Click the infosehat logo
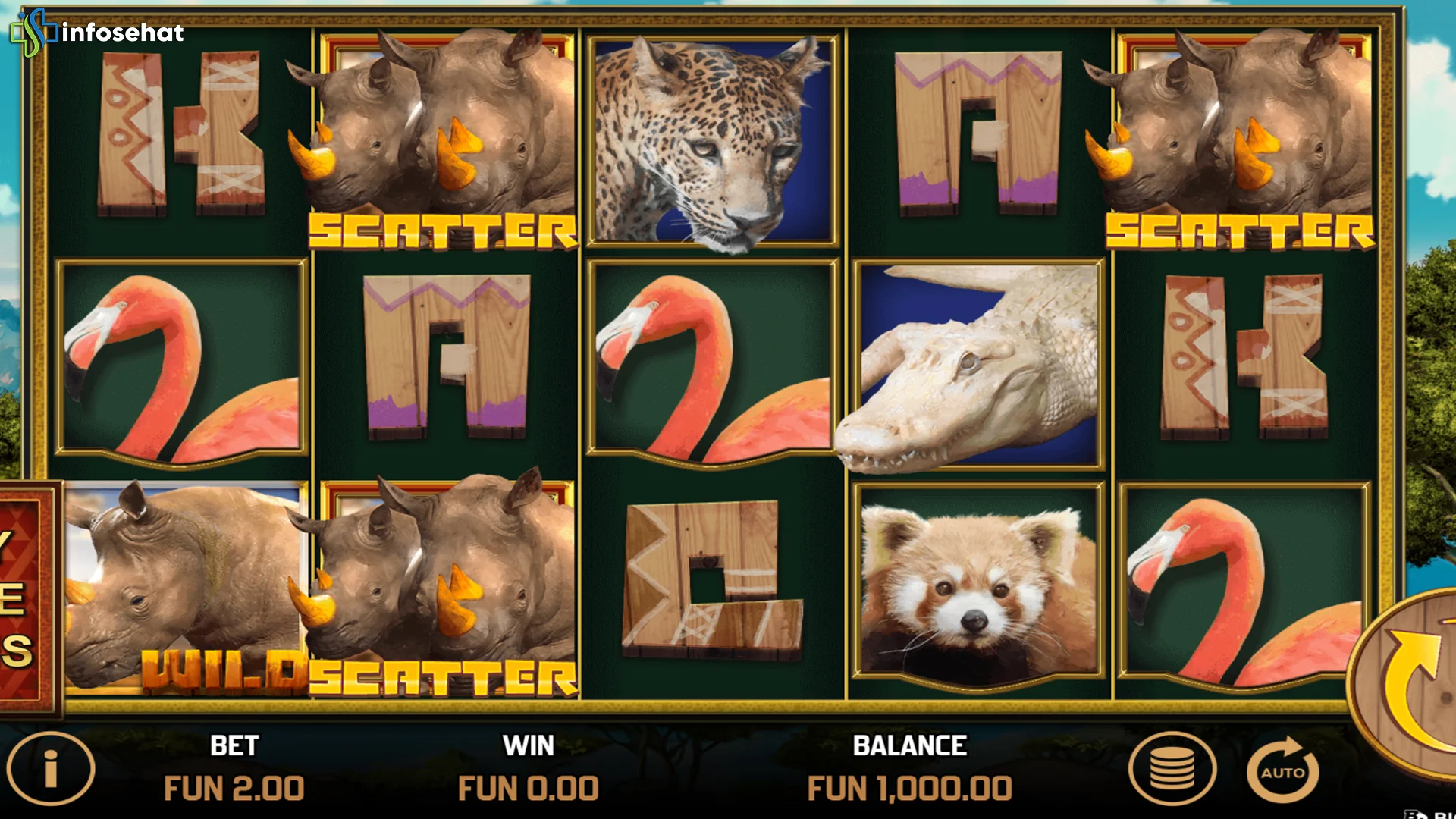The width and height of the screenshot is (1456, 819). 97,32
